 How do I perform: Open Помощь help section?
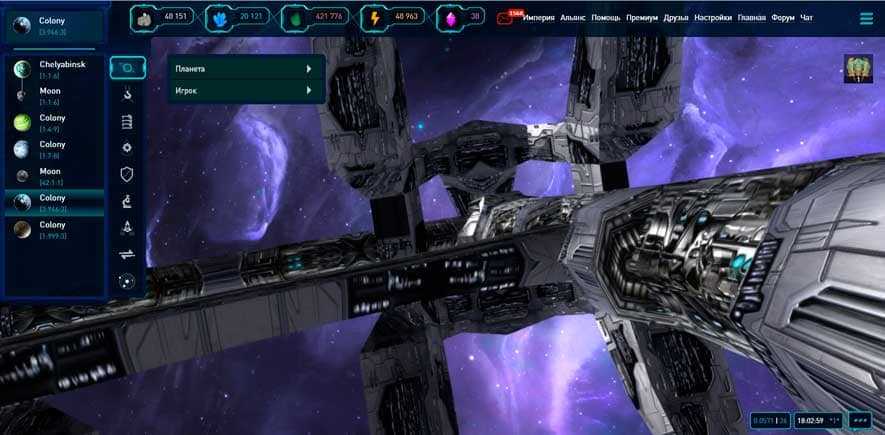[606, 18]
